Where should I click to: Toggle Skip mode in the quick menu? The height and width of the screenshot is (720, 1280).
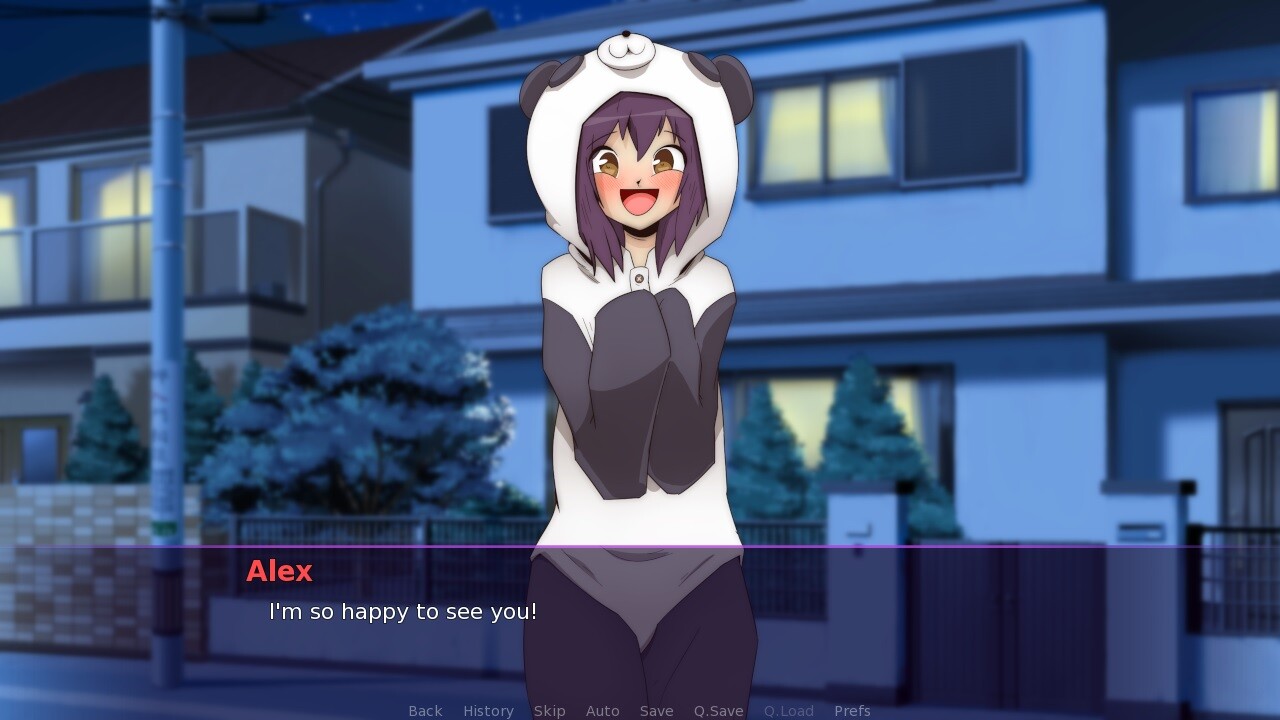click(550, 710)
